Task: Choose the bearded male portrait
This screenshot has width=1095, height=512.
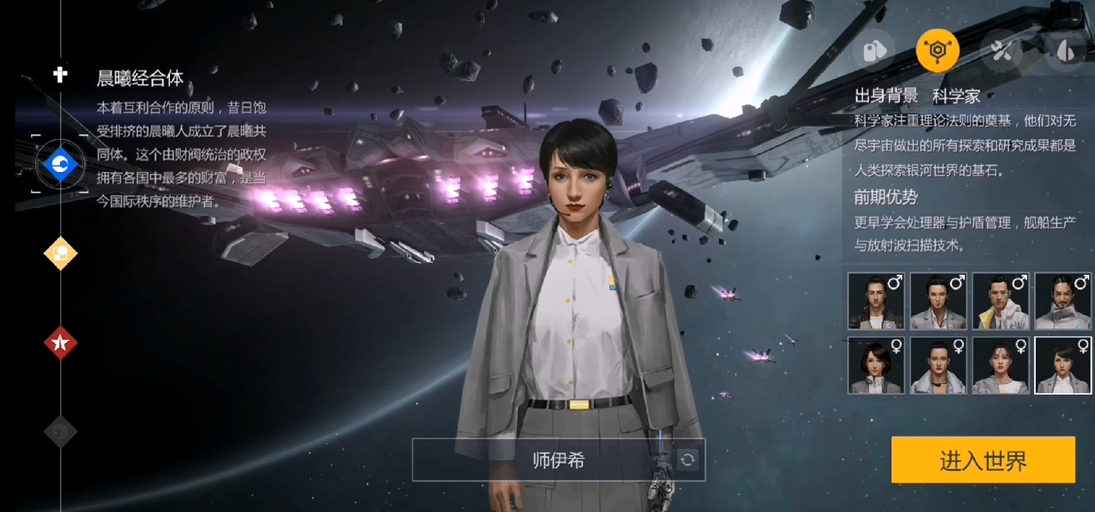Action: [x=1063, y=301]
